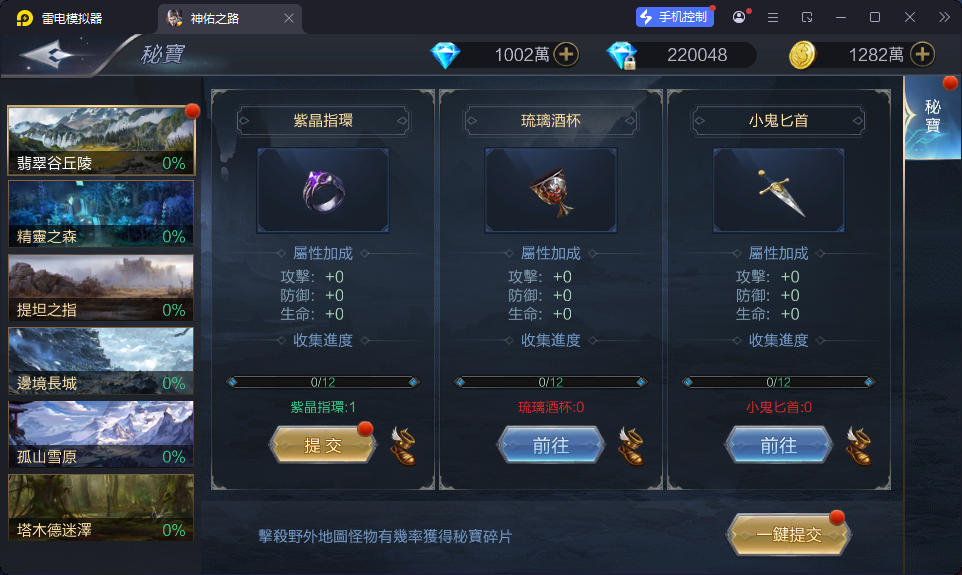This screenshot has width=962, height=575.
Task: Inspect the 小鬼匕首 dagger icon
Action: [779, 190]
